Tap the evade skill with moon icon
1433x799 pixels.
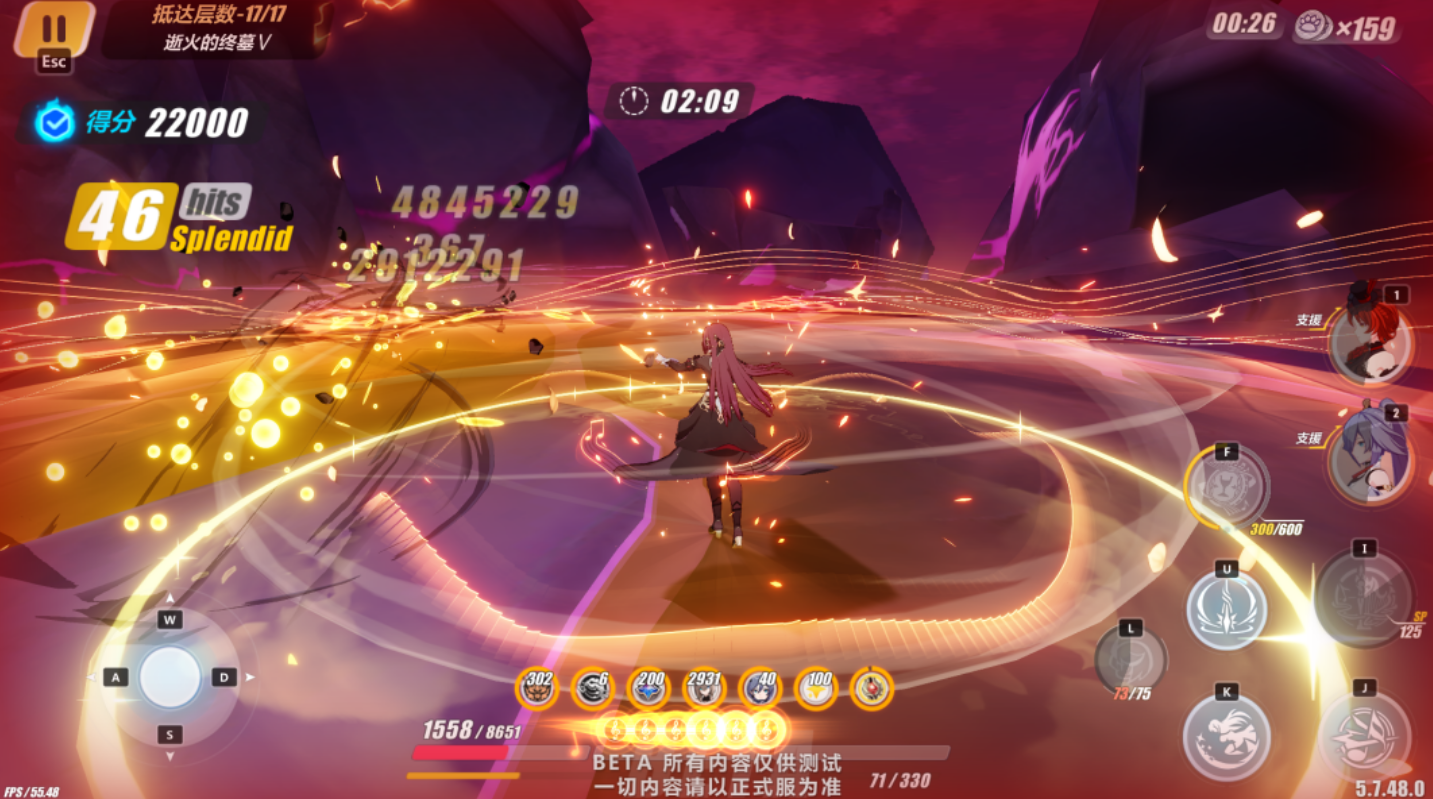tap(1226, 737)
